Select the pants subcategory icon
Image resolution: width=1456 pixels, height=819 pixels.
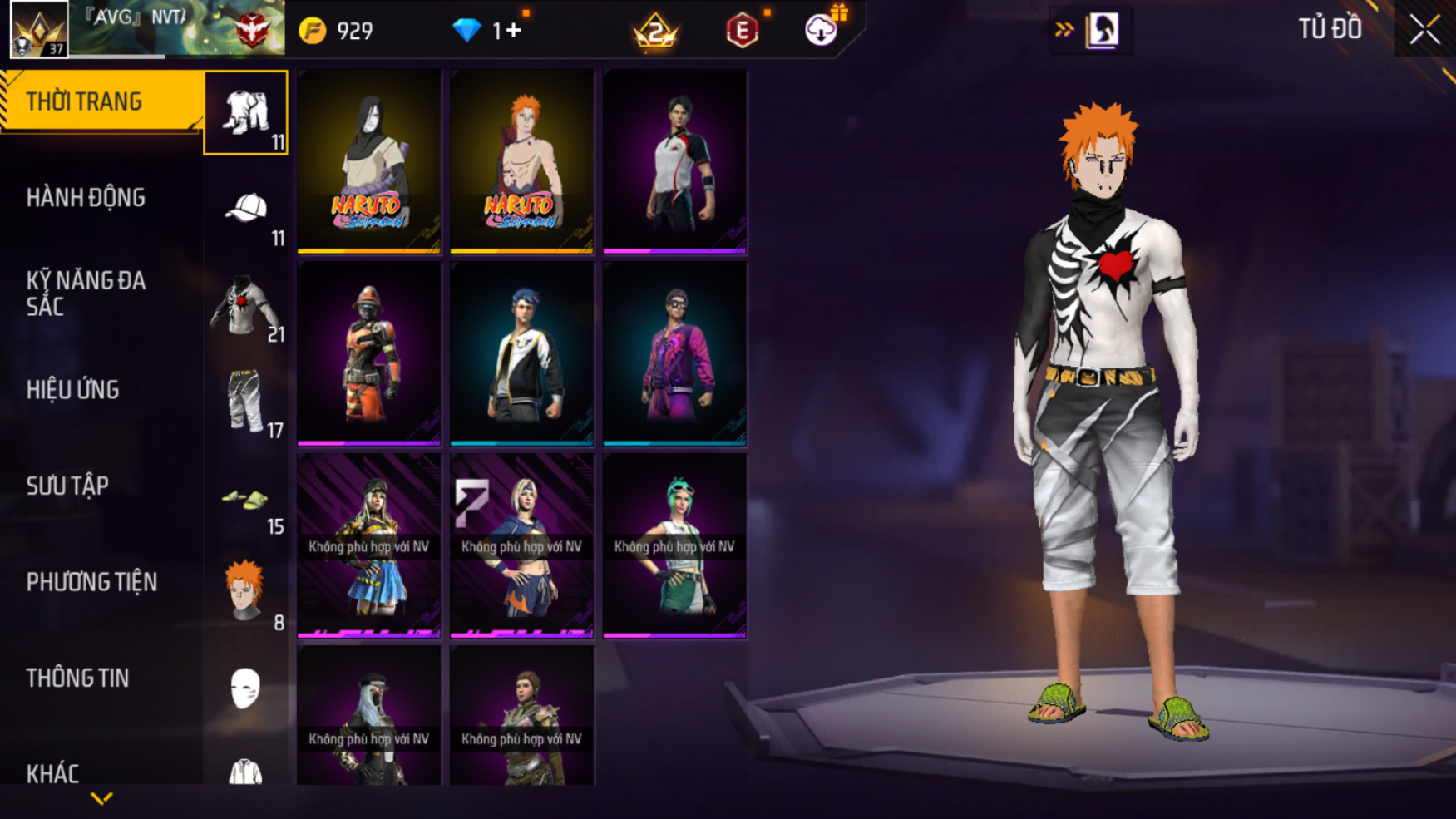(246, 402)
